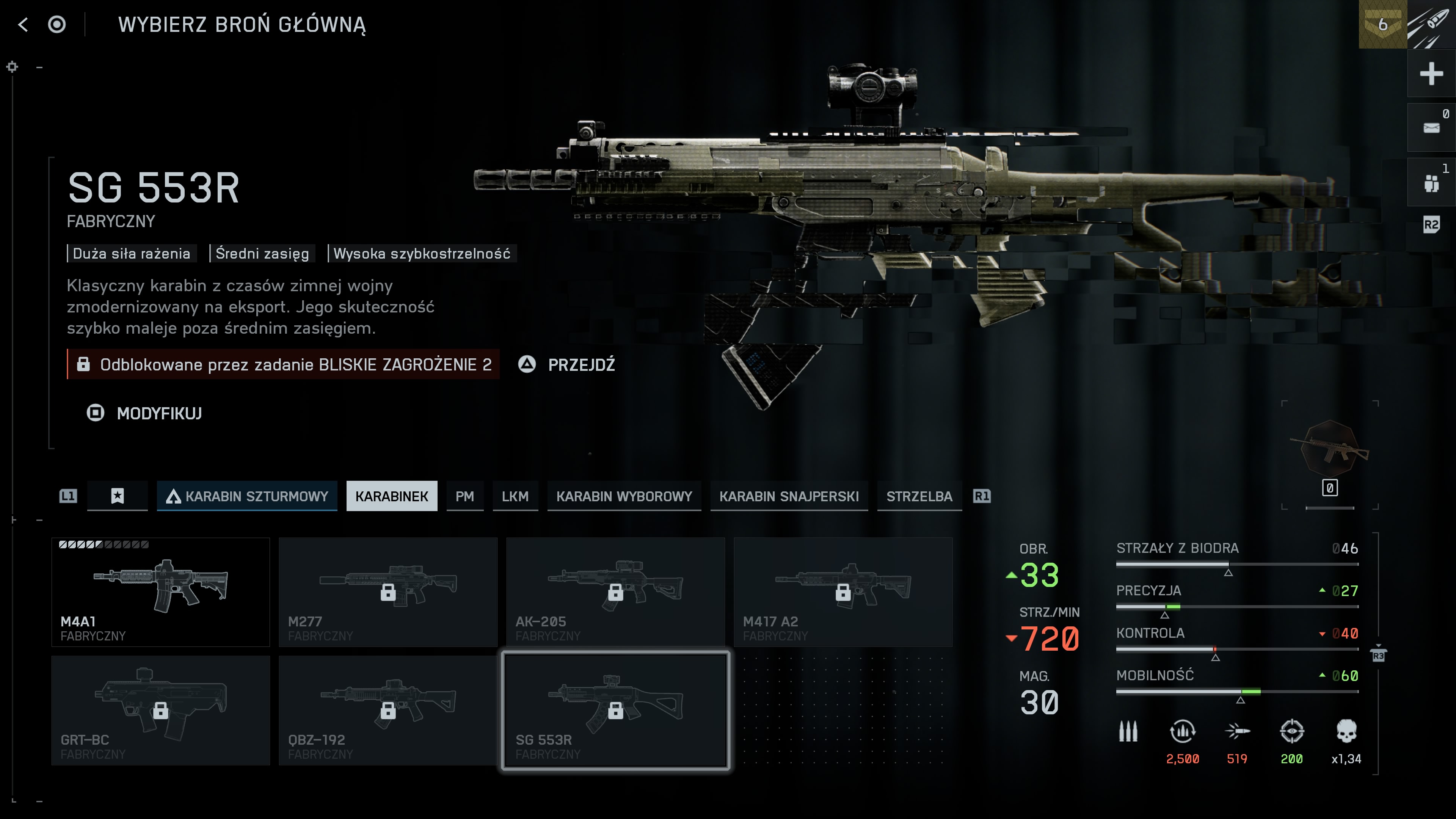Select the GRT-BC weapon tile
1456x819 pixels.
pyautogui.click(x=160, y=710)
